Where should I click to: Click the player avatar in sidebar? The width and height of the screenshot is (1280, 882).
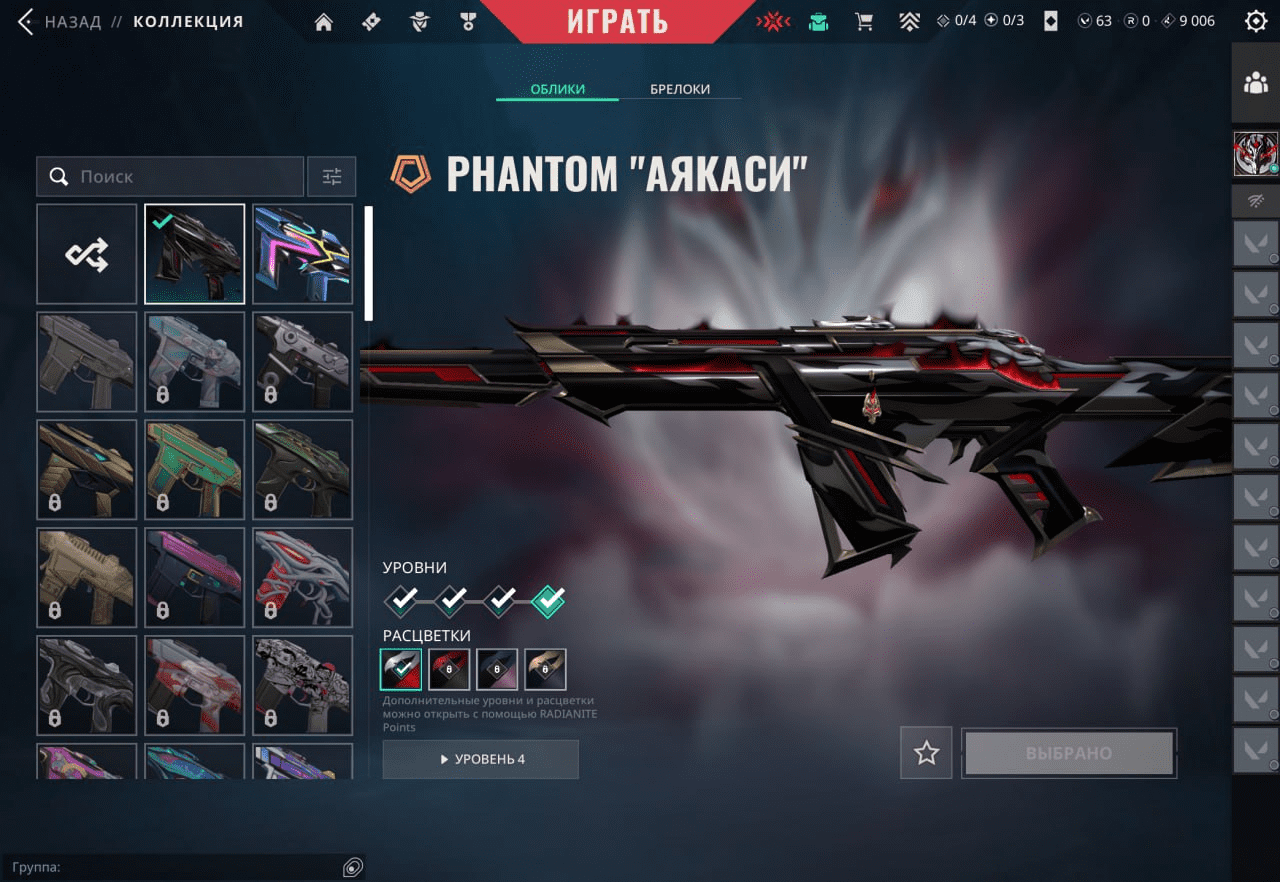coord(1255,153)
